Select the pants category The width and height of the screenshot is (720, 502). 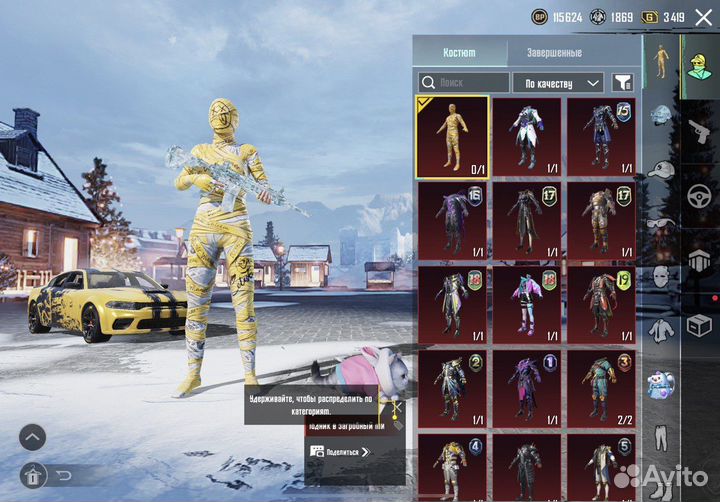(x=661, y=437)
